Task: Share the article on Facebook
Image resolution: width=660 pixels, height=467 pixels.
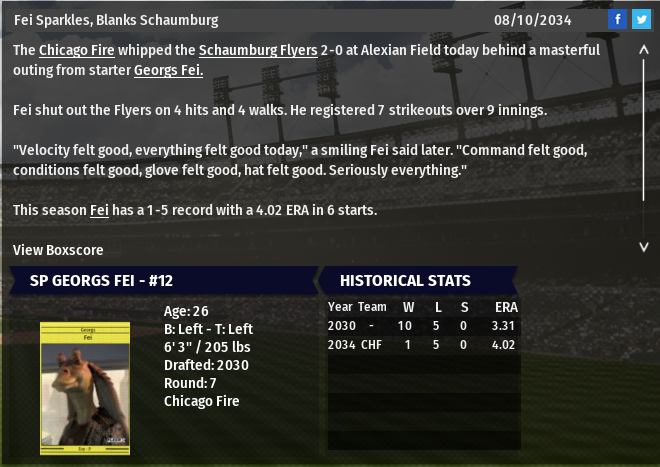Action: coord(617,20)
